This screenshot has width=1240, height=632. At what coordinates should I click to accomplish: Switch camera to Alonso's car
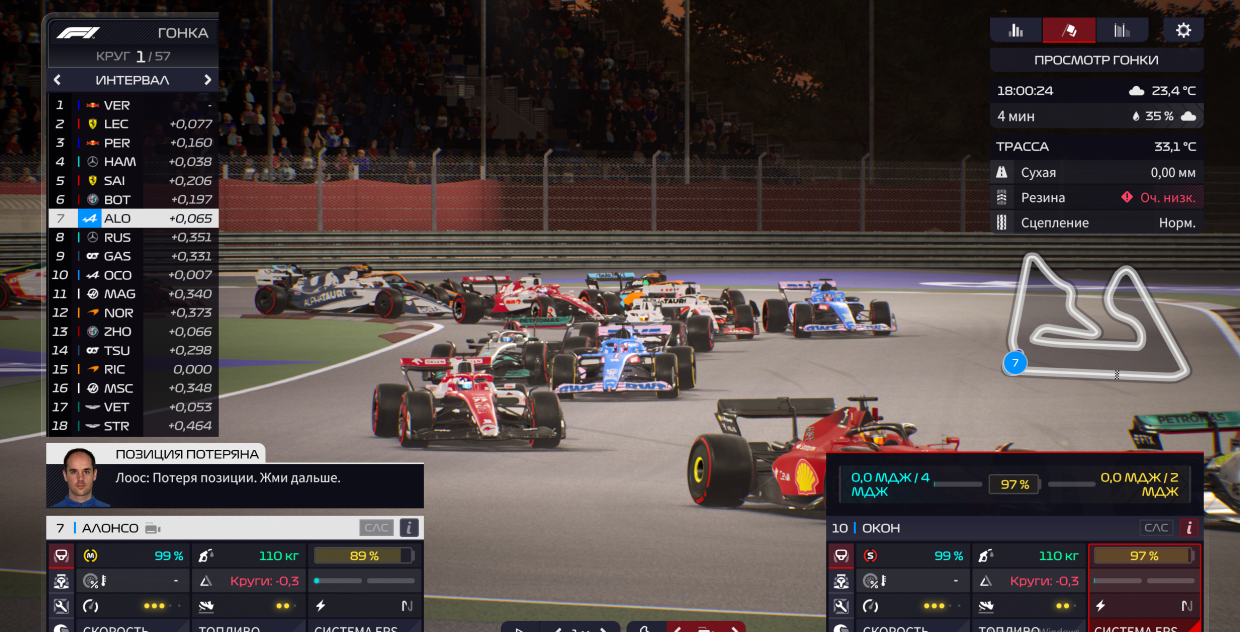tap(153, 528)
